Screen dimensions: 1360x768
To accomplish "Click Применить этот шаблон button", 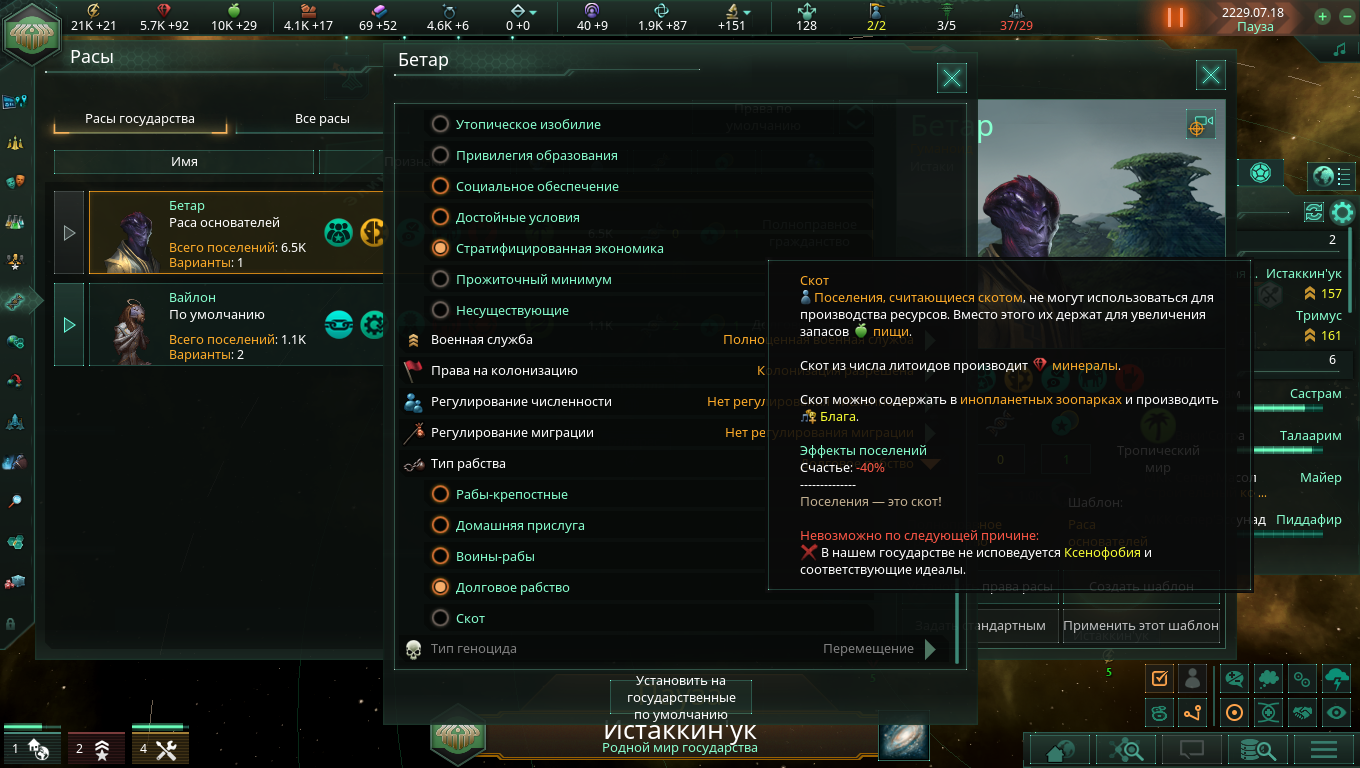I will click(1141, 625).
